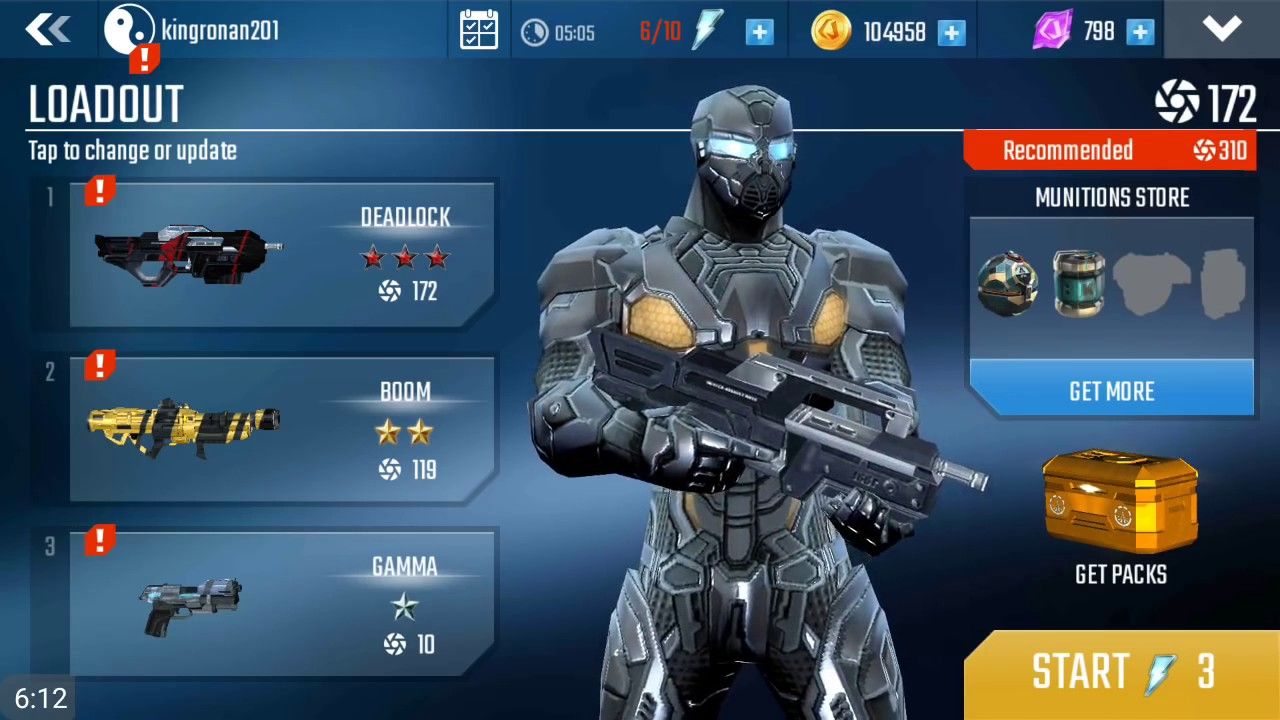Open the Recommended loadout banner

click(1110, 150)
